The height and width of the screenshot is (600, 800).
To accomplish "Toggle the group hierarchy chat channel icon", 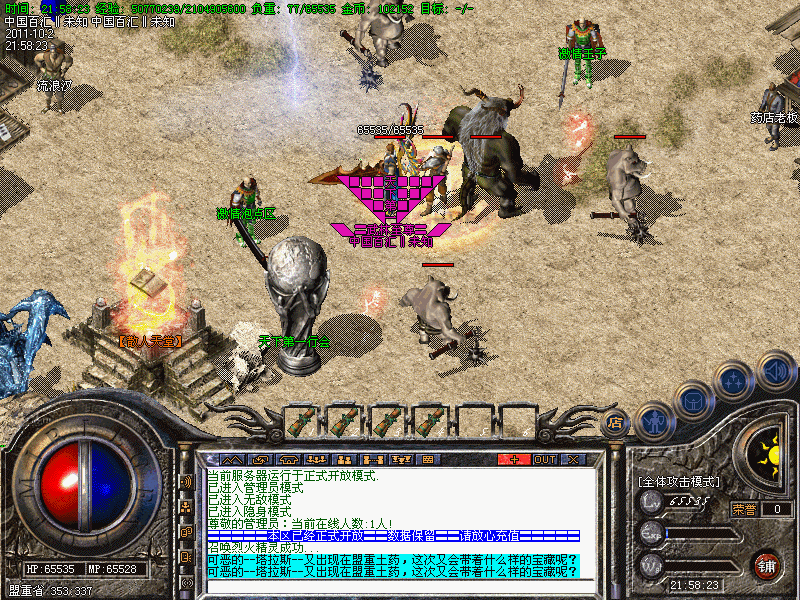I will (186, 506).
